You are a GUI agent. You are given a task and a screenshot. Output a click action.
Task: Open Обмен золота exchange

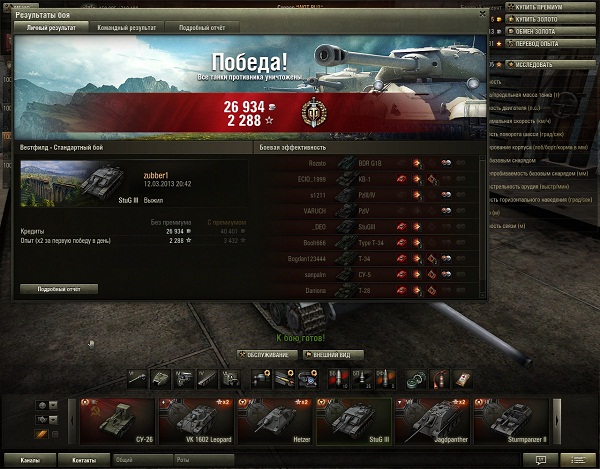pos(548,31)
